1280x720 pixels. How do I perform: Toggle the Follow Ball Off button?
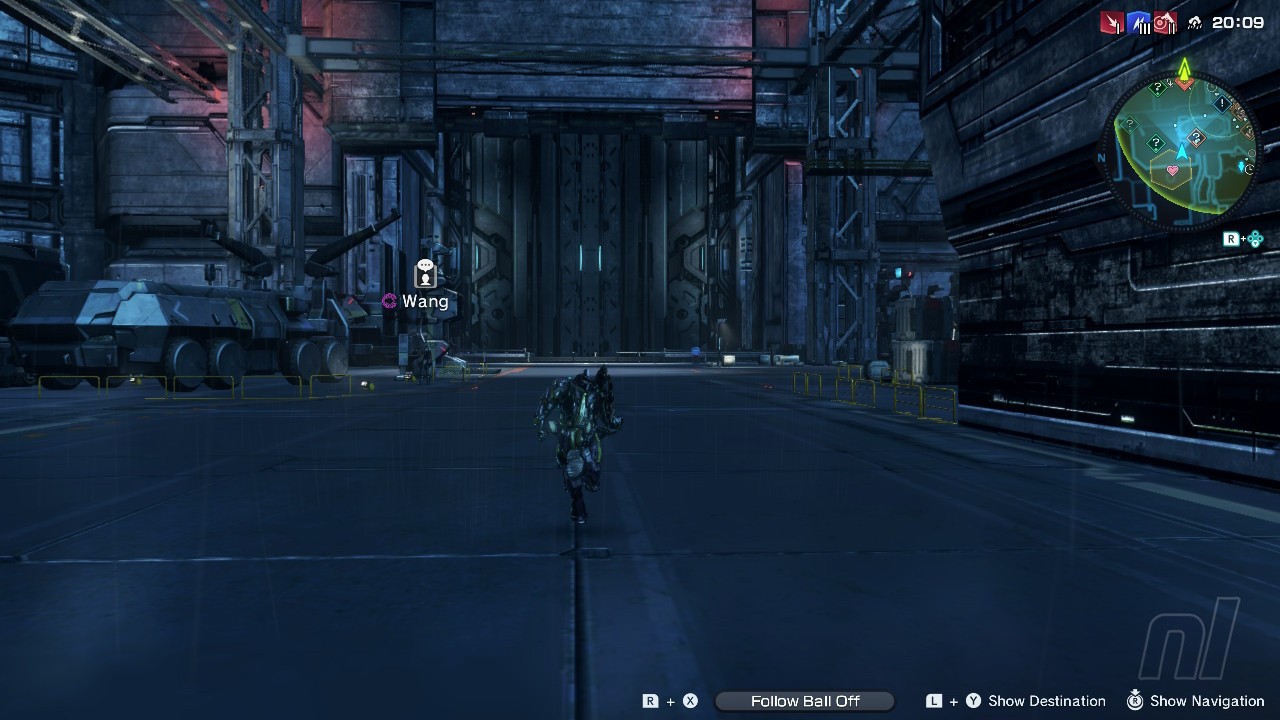[805, 701]
